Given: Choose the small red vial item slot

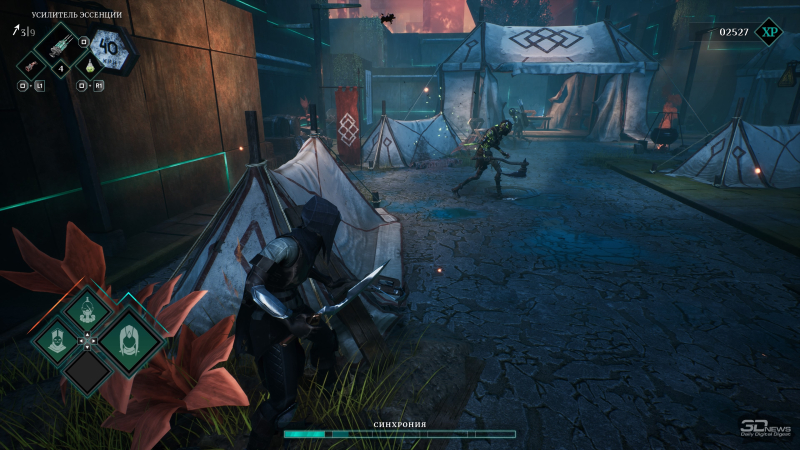Looking at the screenshot, I should [x=32, y=65].
